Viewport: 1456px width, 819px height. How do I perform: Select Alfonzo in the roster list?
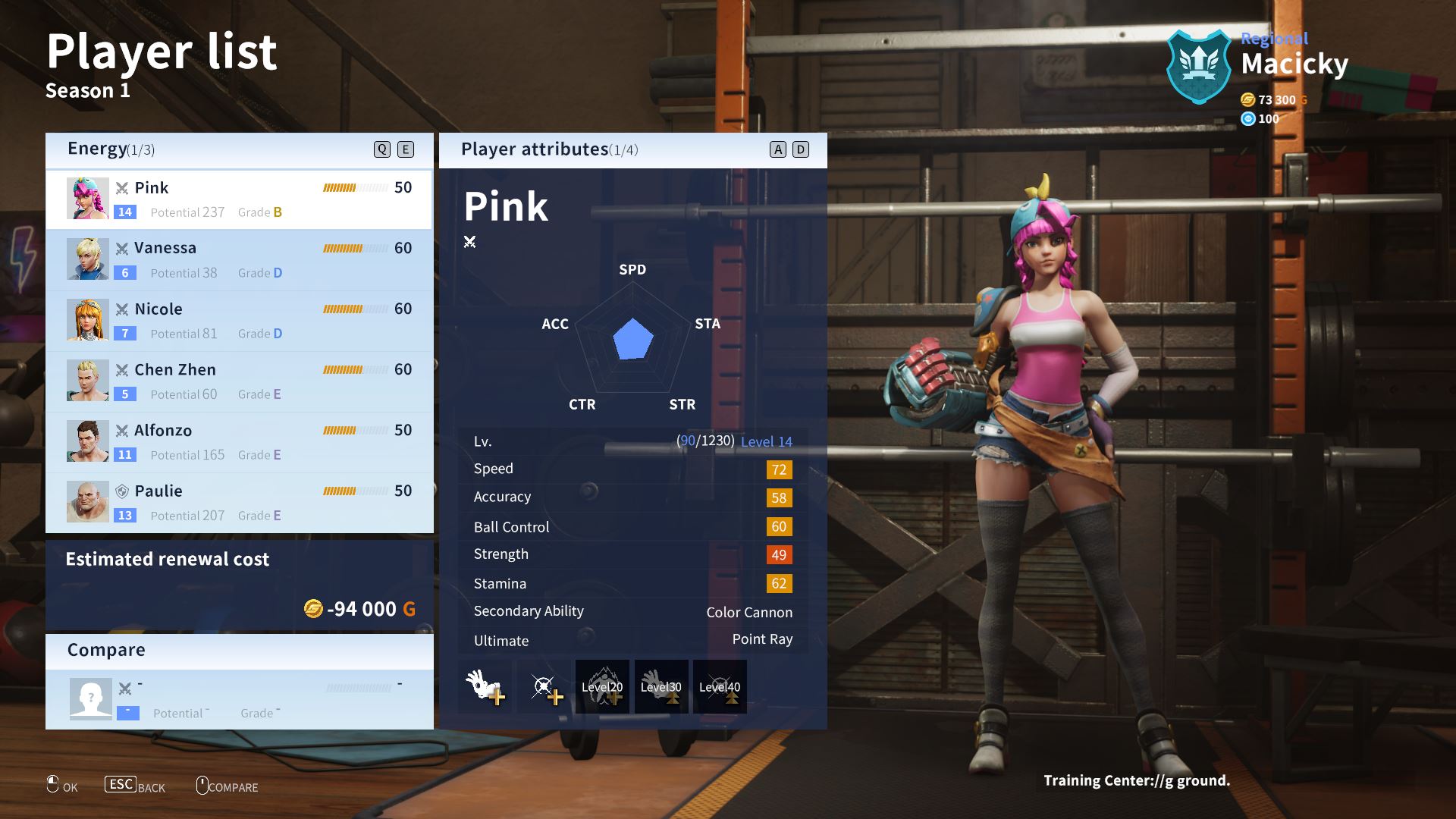click(x=239, y=442)
